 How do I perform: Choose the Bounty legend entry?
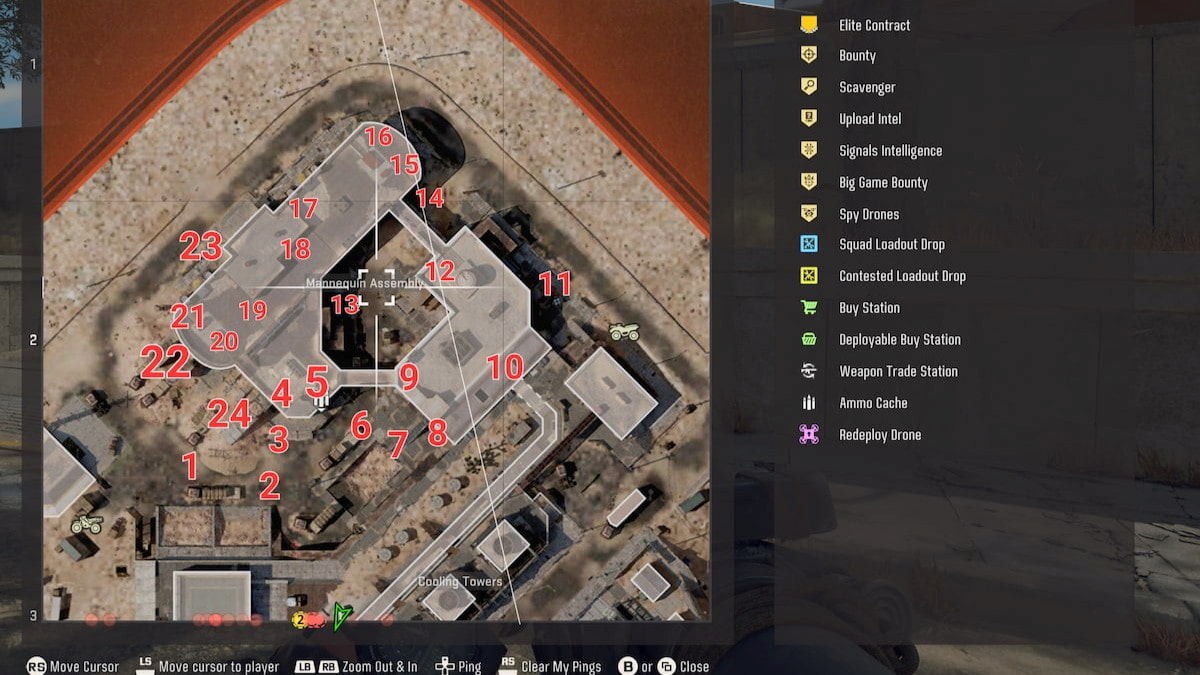(857, 56)
